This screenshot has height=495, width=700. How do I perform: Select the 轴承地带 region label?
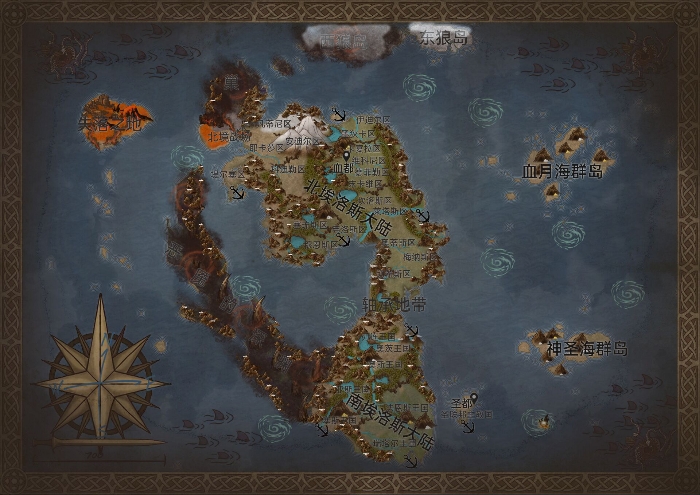click(x=380, y=303)
